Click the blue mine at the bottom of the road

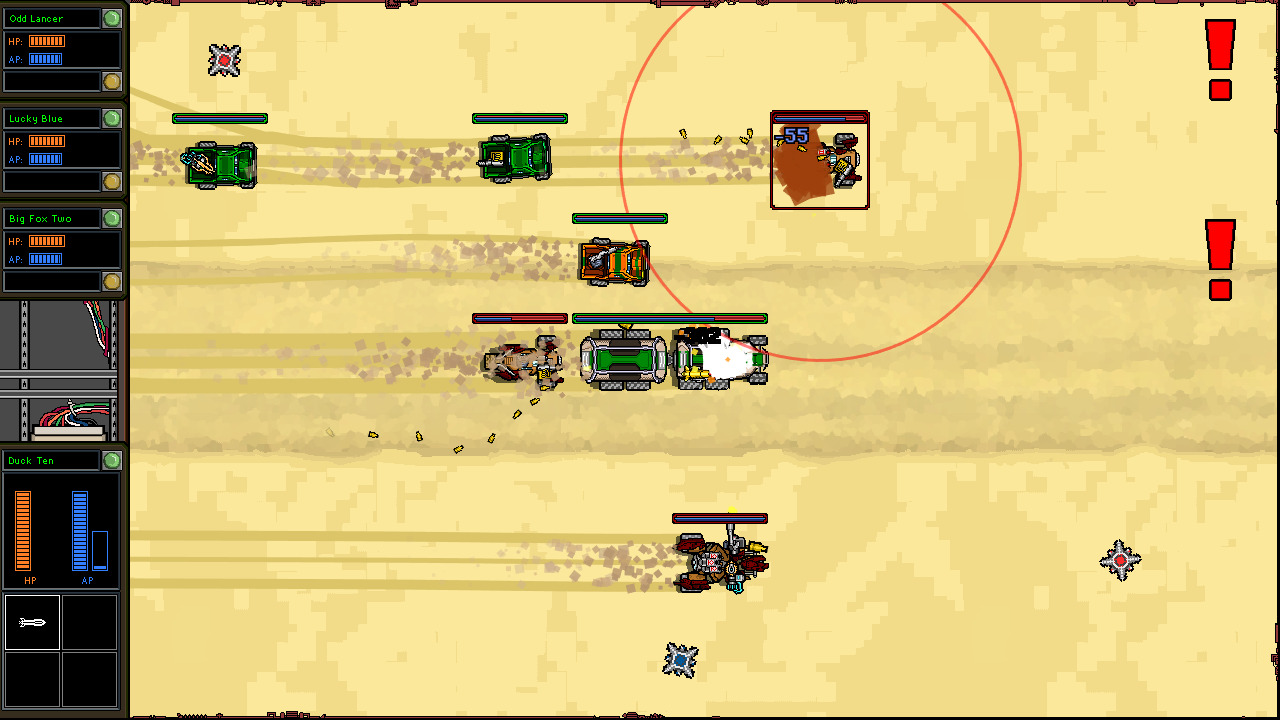coord(679,662)
